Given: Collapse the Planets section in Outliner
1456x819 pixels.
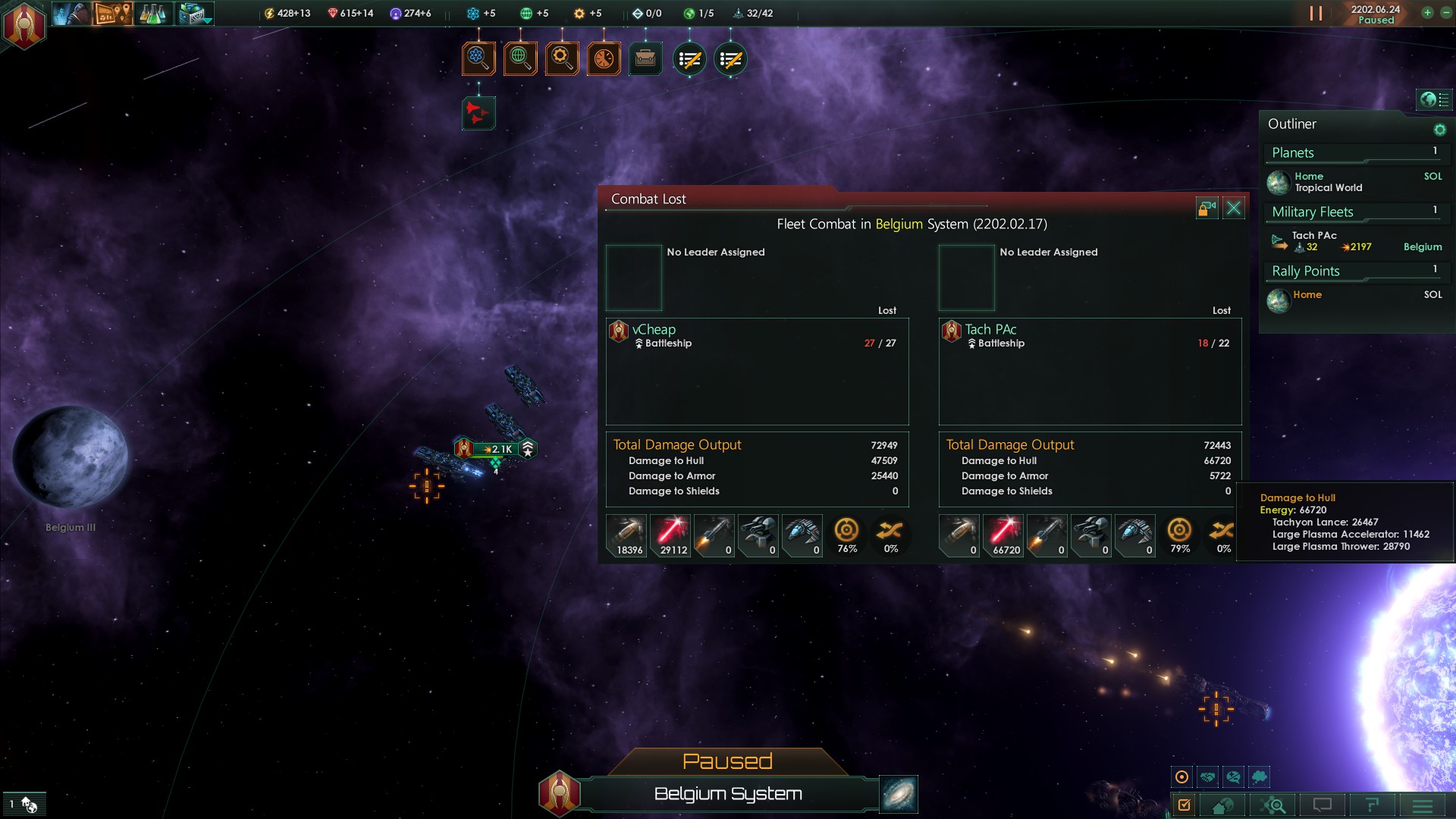Looking at the screenshot, I should (1354, 153).
